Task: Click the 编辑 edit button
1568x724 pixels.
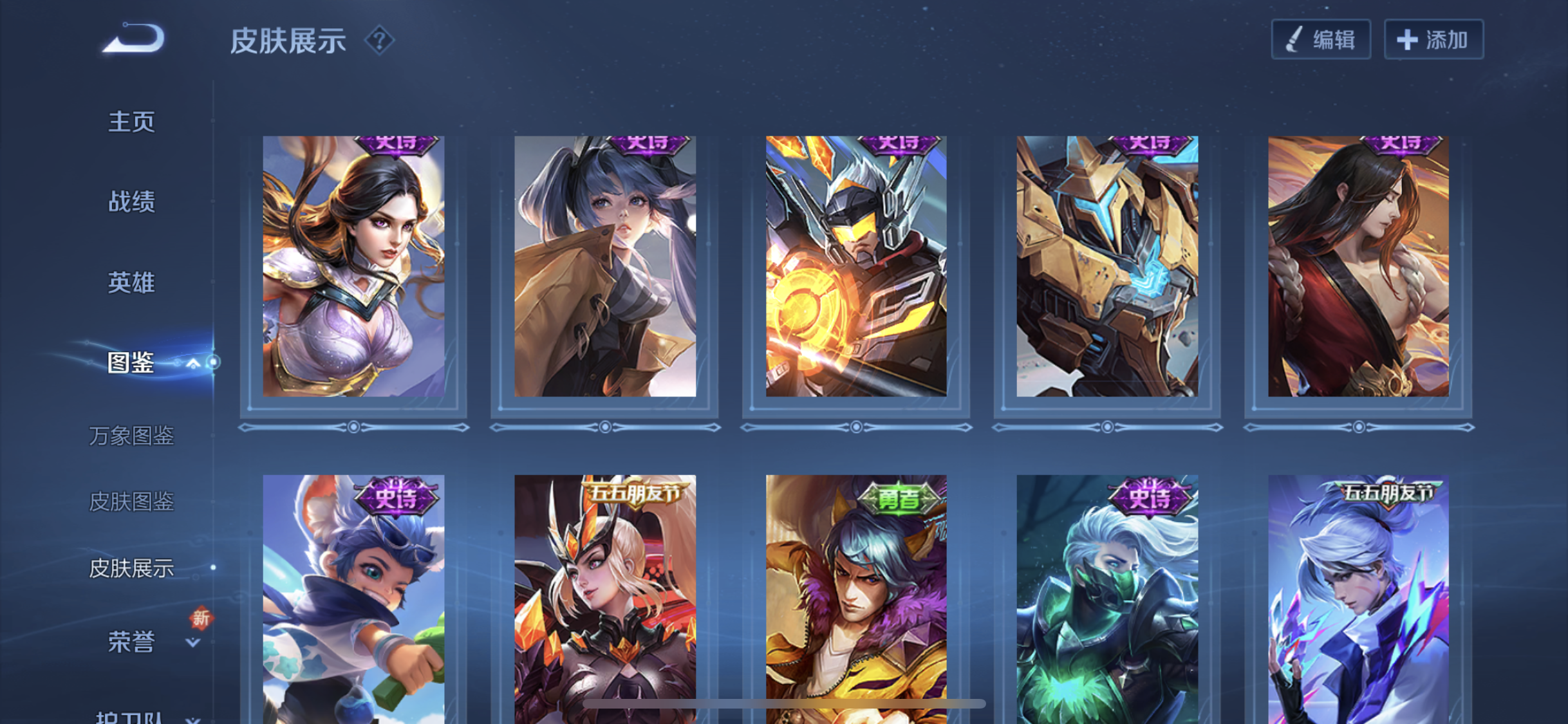Action: [x=1320, y=40]
